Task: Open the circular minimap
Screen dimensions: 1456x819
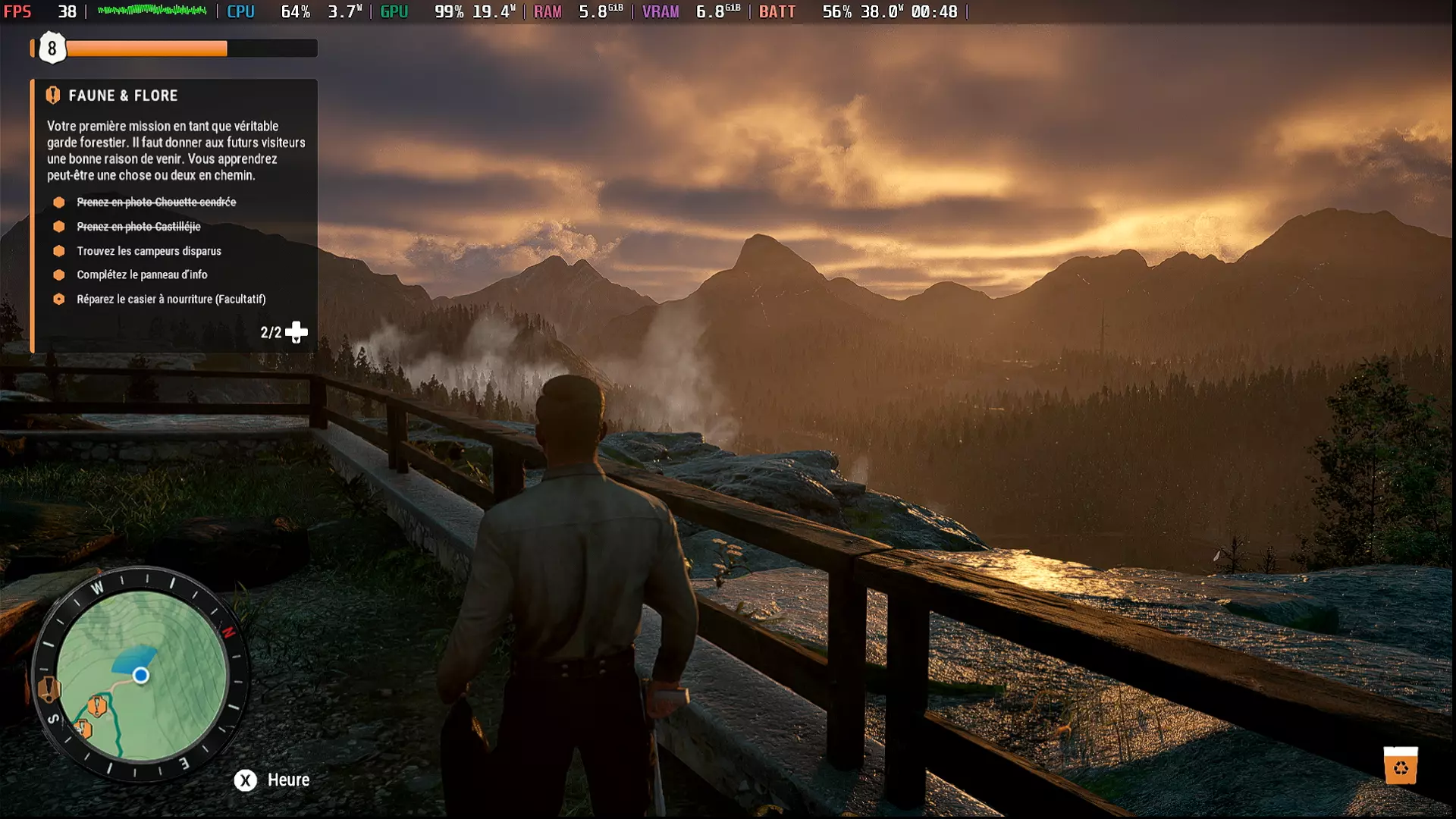Action: pyautogui.click(x=141, y=675)
